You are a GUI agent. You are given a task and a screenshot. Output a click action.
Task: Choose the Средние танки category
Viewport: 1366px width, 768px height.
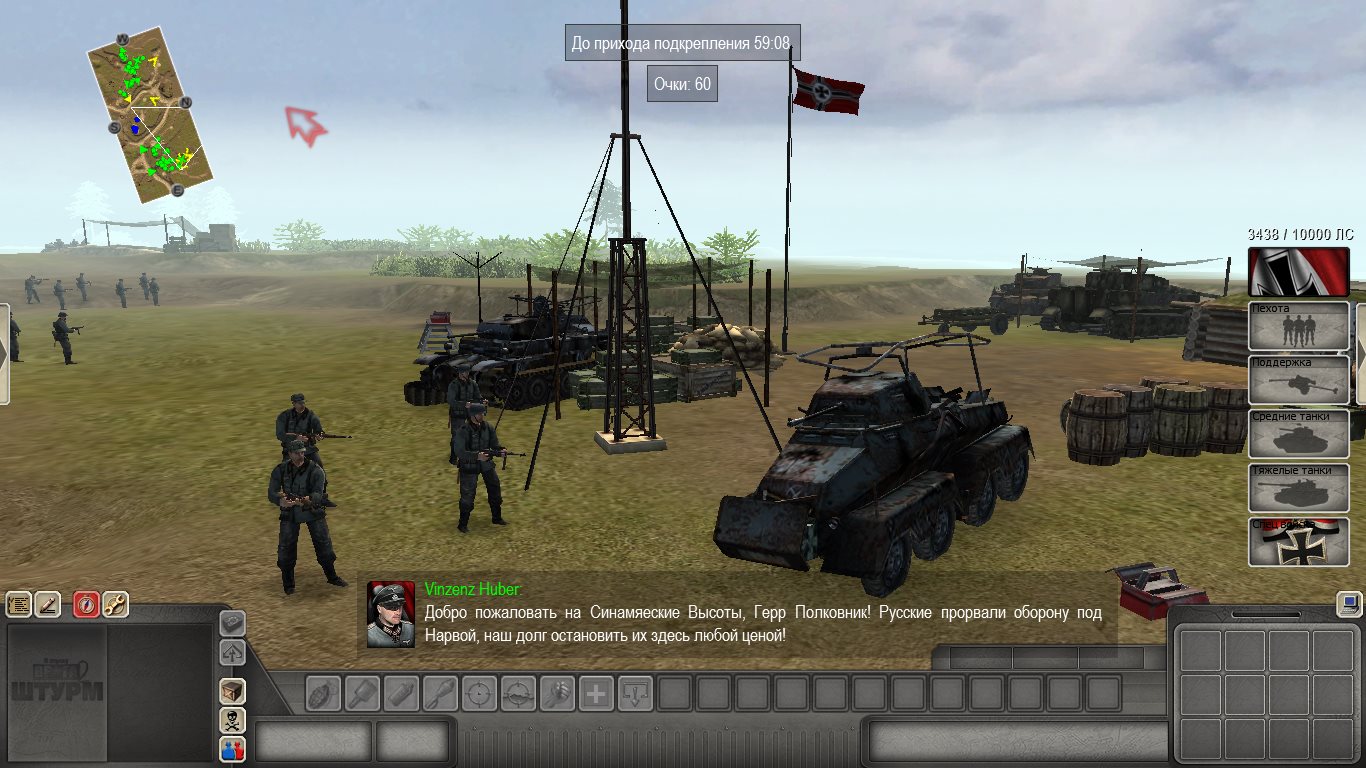1299,435
